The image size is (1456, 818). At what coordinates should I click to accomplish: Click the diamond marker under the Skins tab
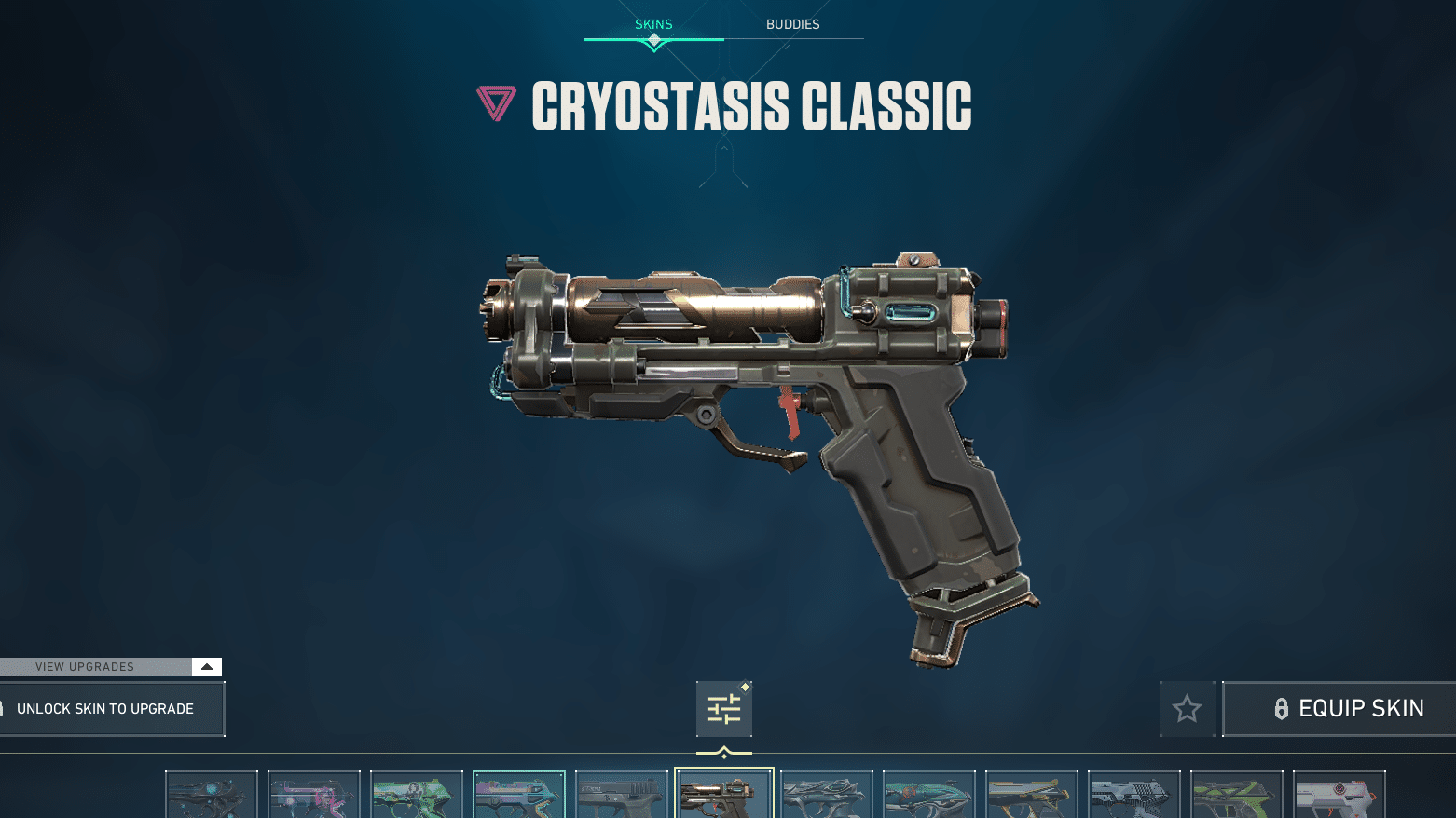click(x=653, y=41)
